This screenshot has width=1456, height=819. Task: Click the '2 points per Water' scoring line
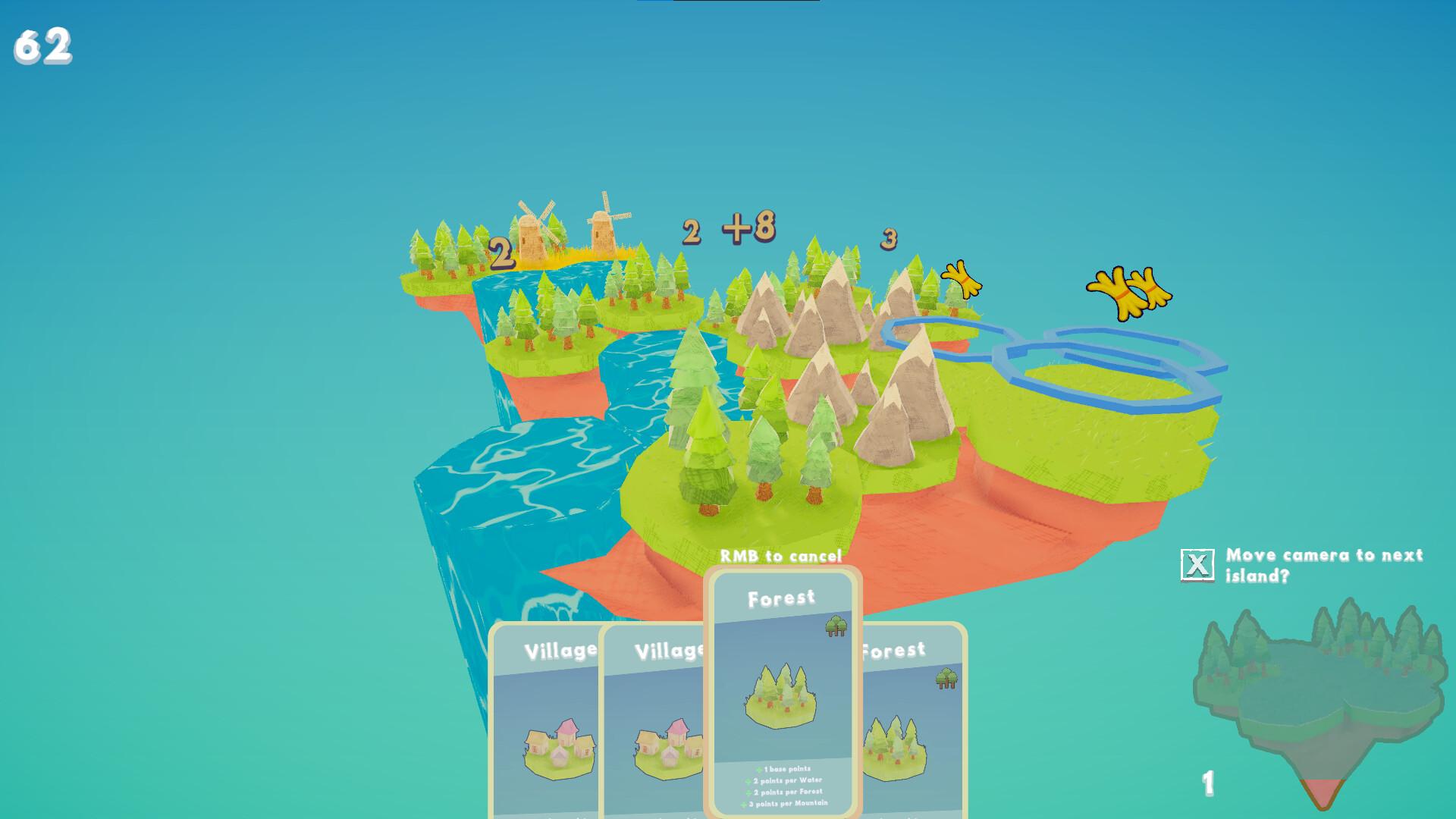[x=784, y=780]
